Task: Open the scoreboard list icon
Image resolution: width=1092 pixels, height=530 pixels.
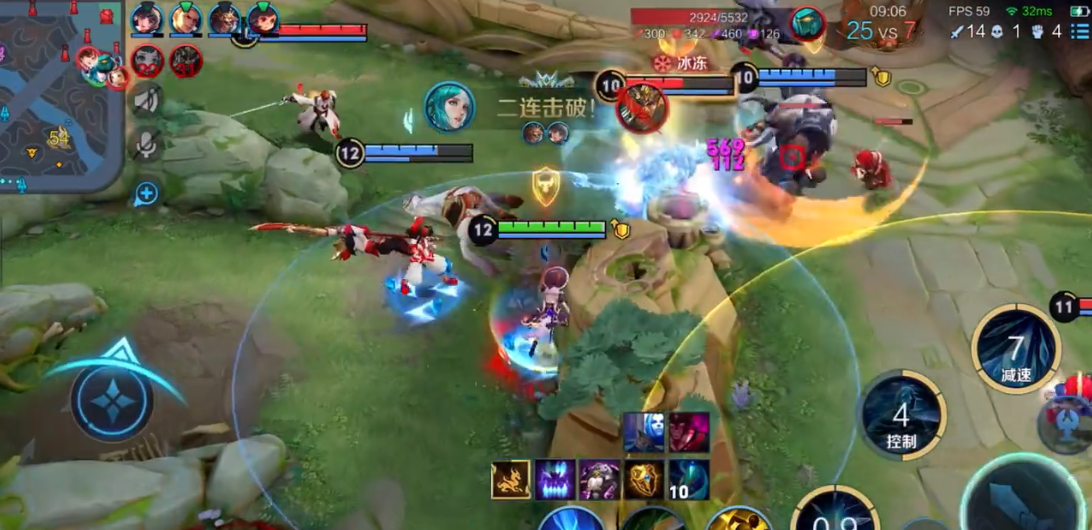Action: (1079, 32)
